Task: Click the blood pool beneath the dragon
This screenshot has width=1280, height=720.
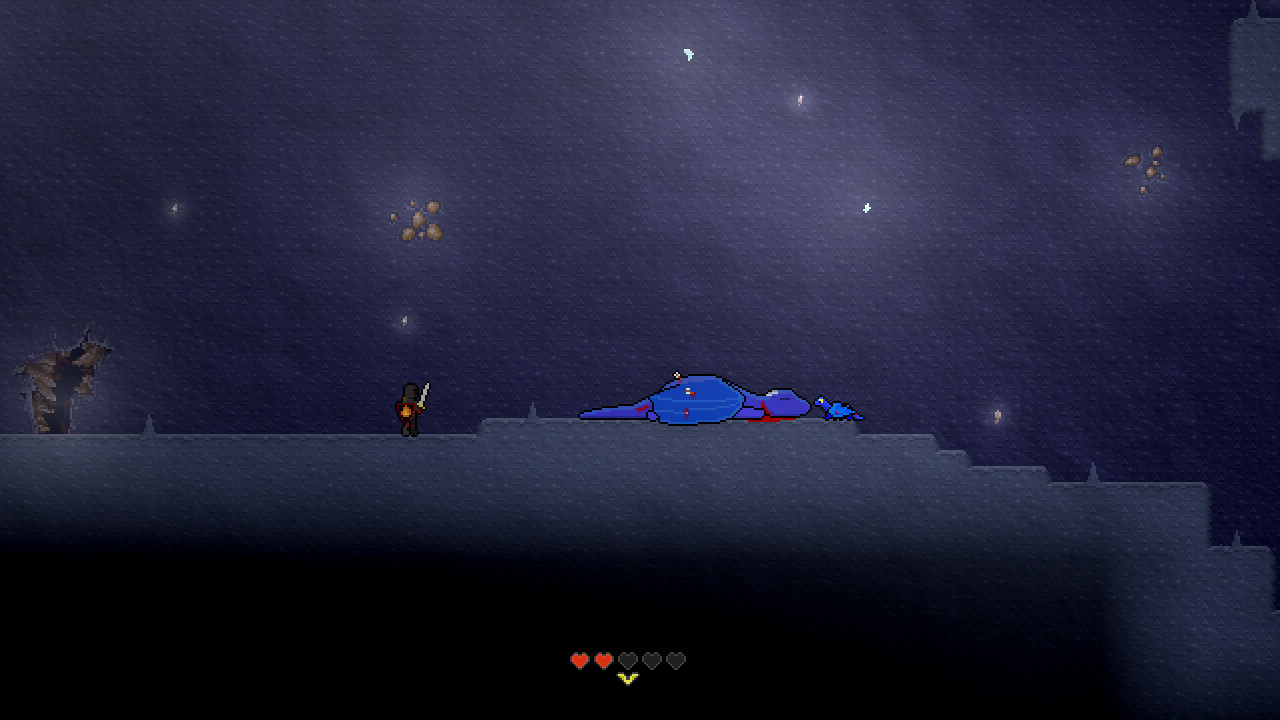Action: (770, 422)
